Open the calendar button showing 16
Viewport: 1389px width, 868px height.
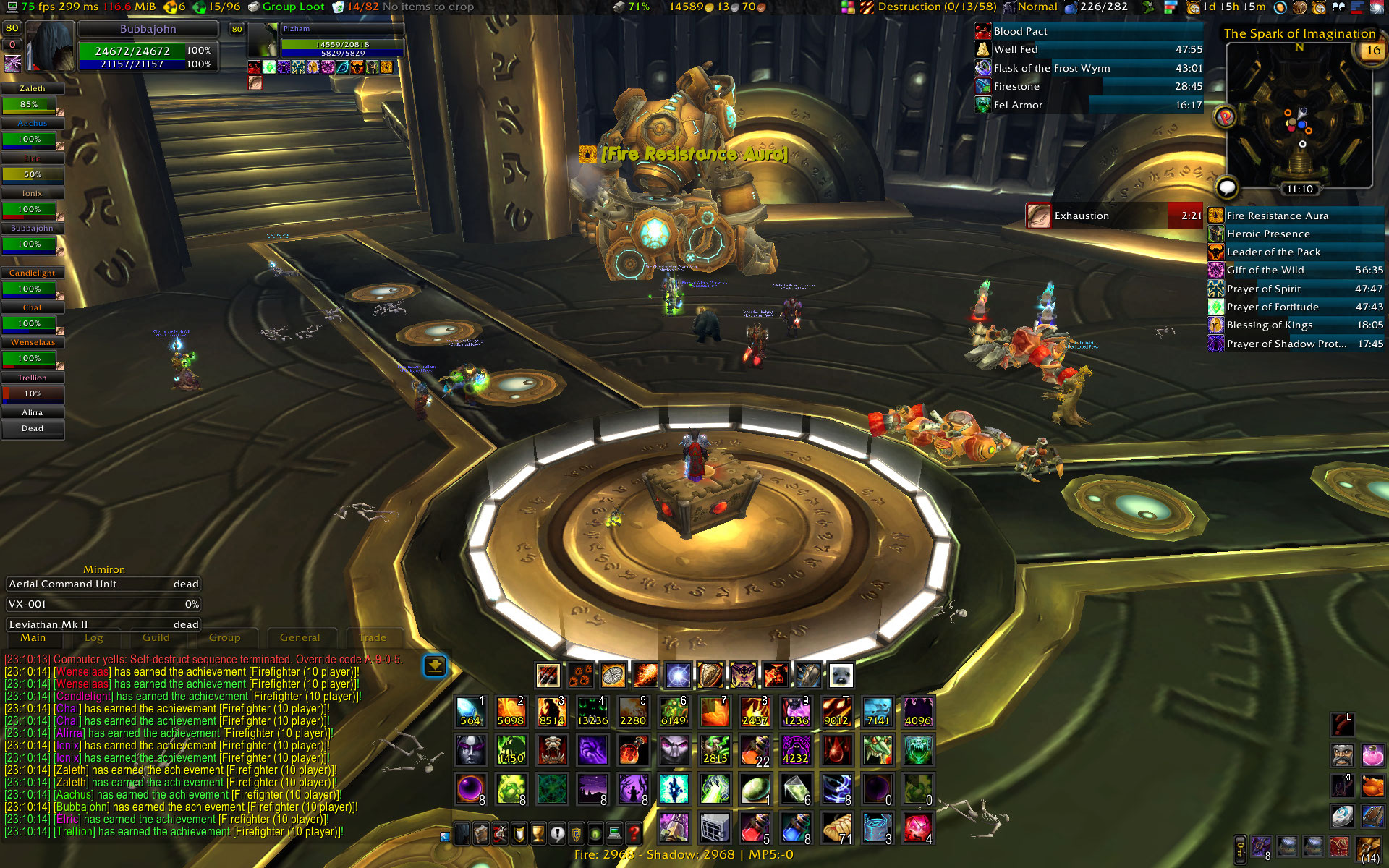1372,51
